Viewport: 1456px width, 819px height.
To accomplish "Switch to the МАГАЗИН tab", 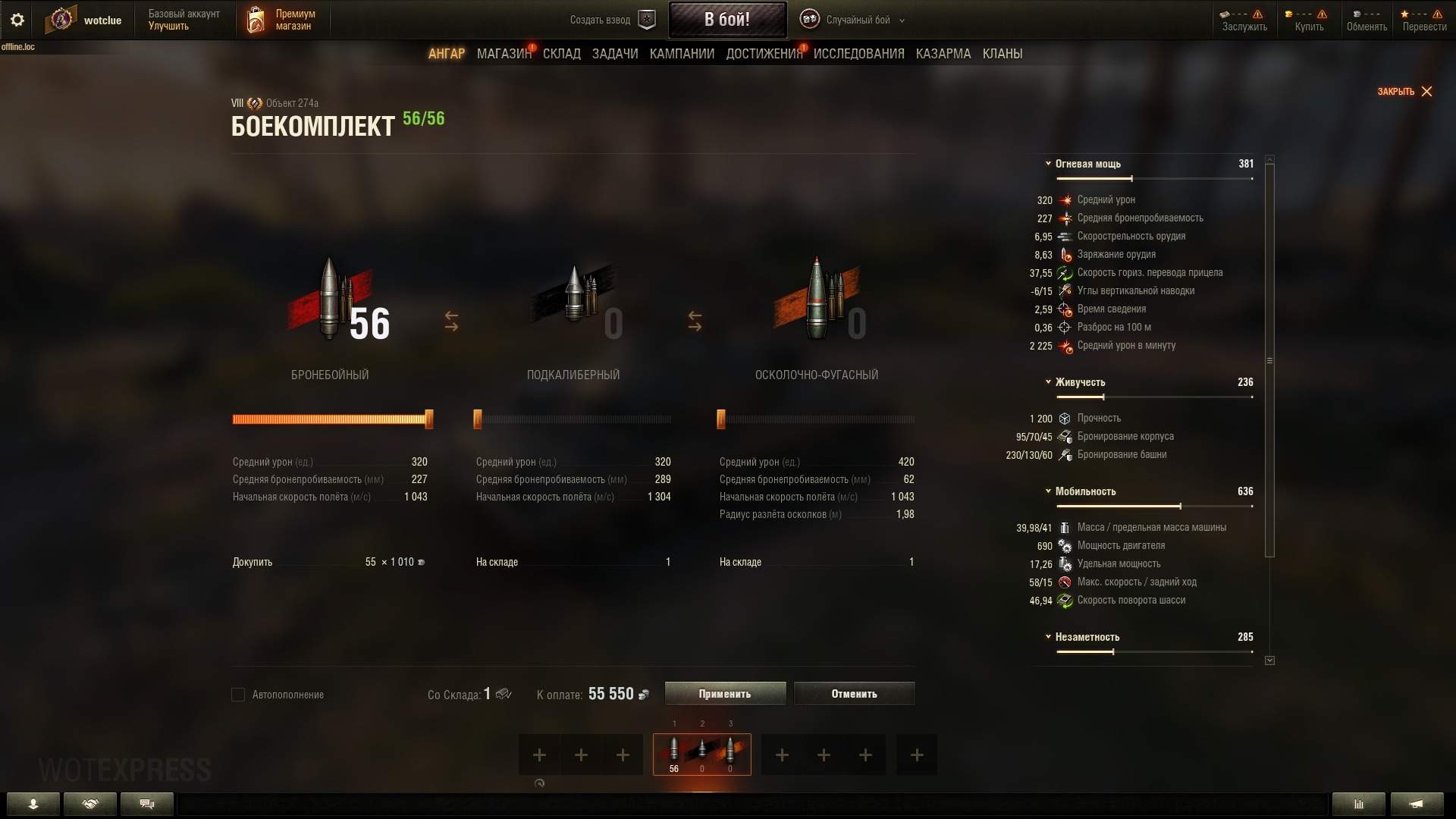I will [x=504, y=54].
